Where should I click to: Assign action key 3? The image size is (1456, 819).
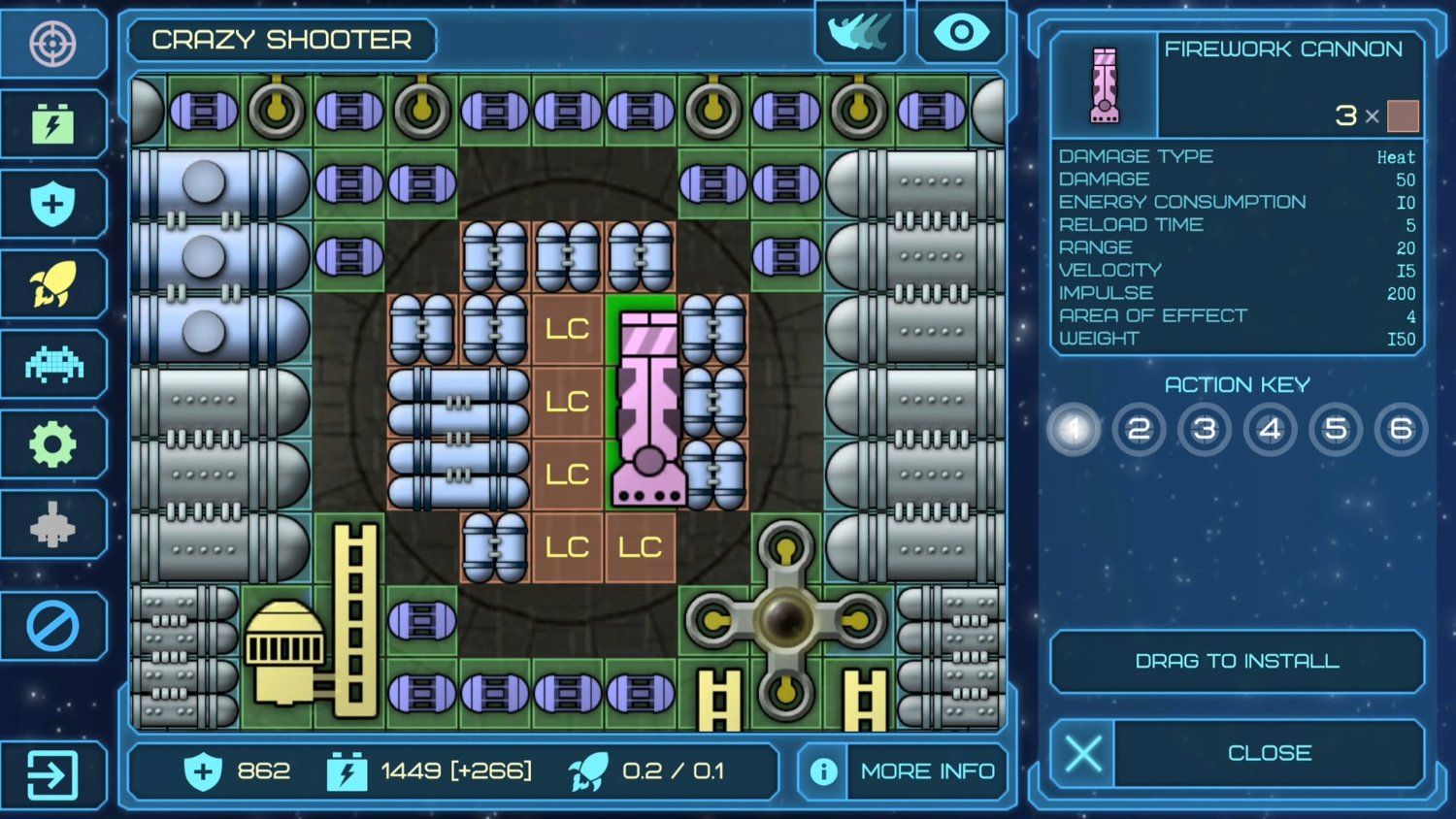[x=1205, y=429]
